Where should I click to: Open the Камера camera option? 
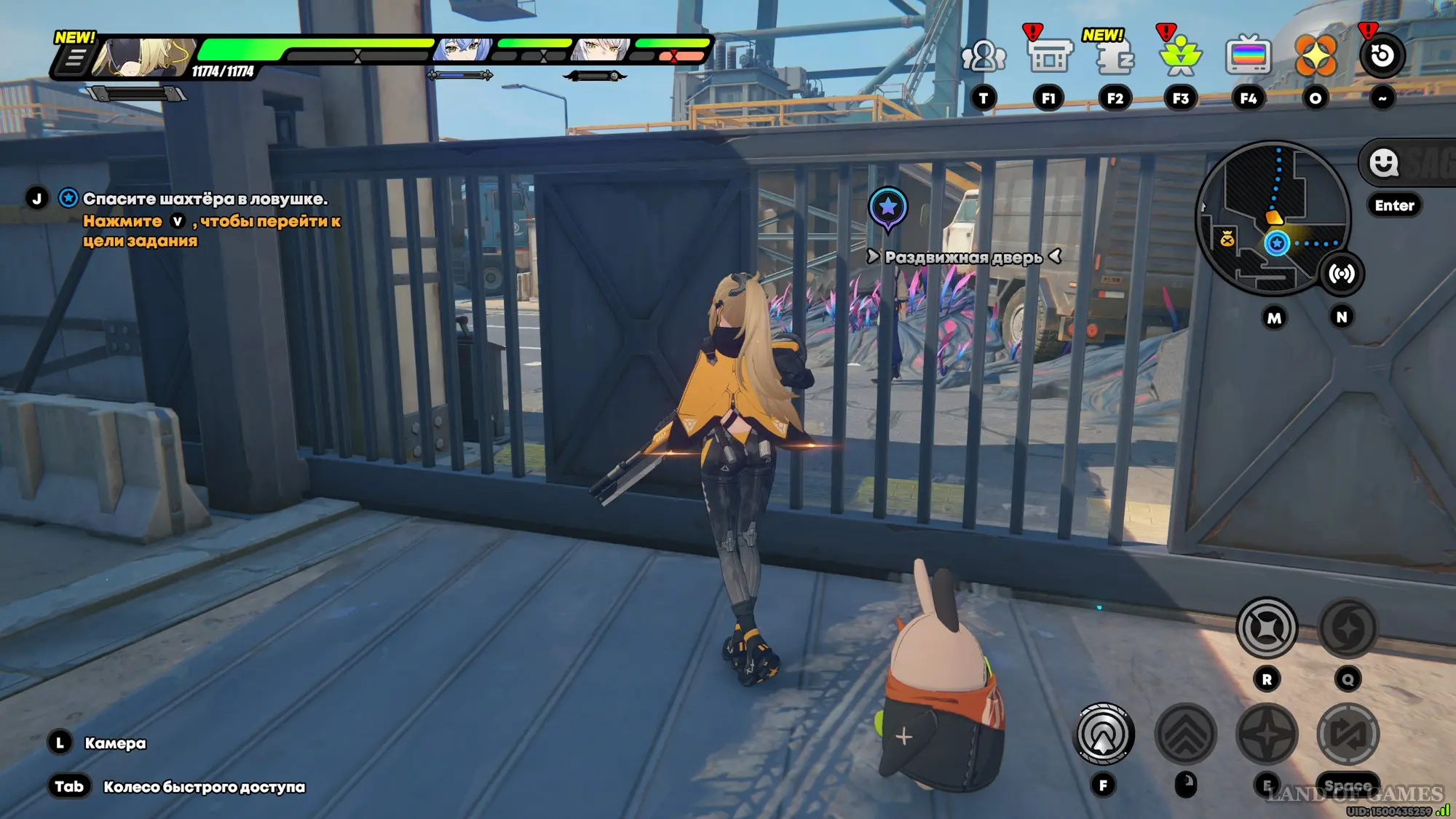click(115, 743)
